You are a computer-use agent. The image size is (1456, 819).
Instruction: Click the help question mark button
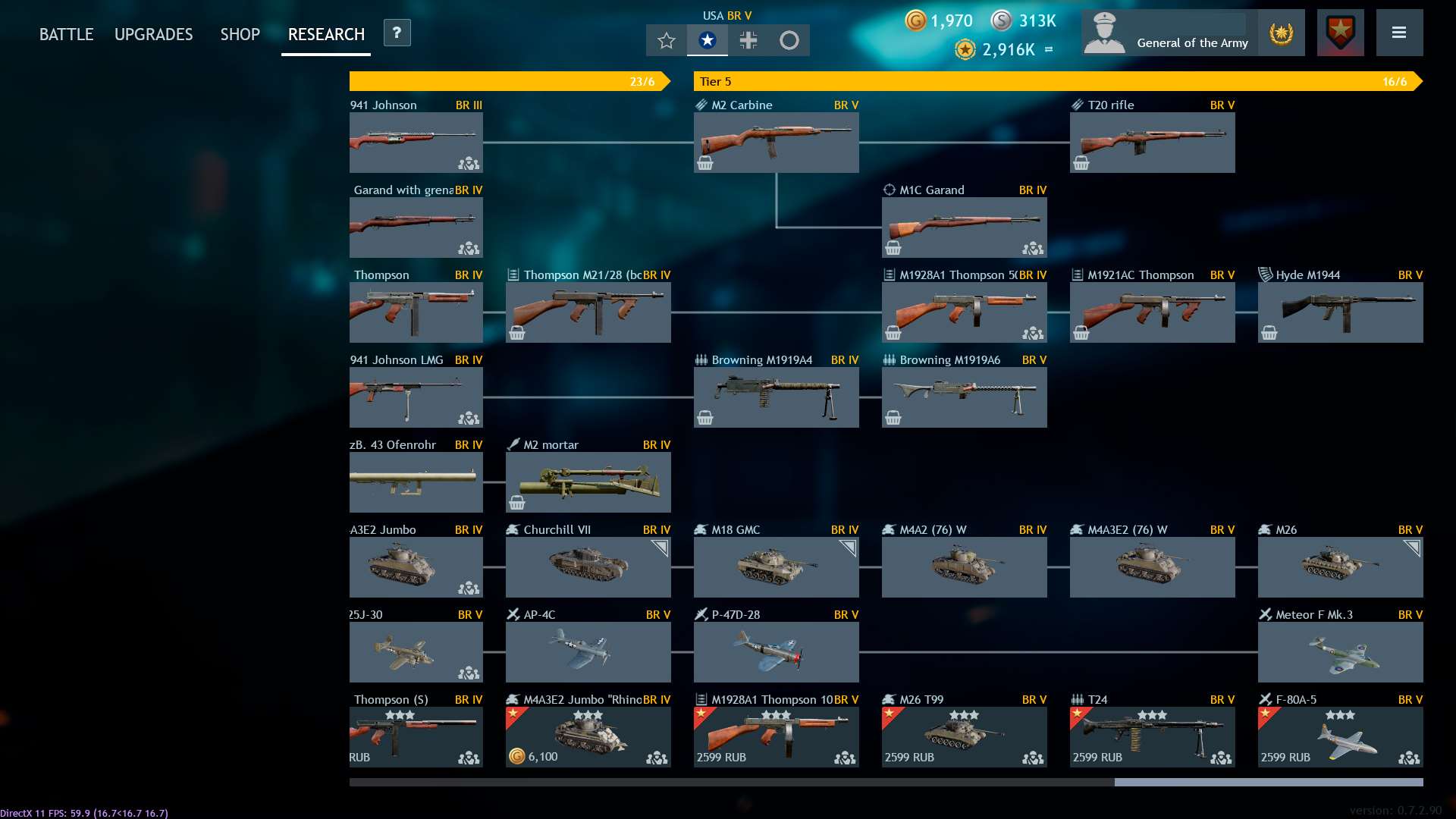point(395,33)
